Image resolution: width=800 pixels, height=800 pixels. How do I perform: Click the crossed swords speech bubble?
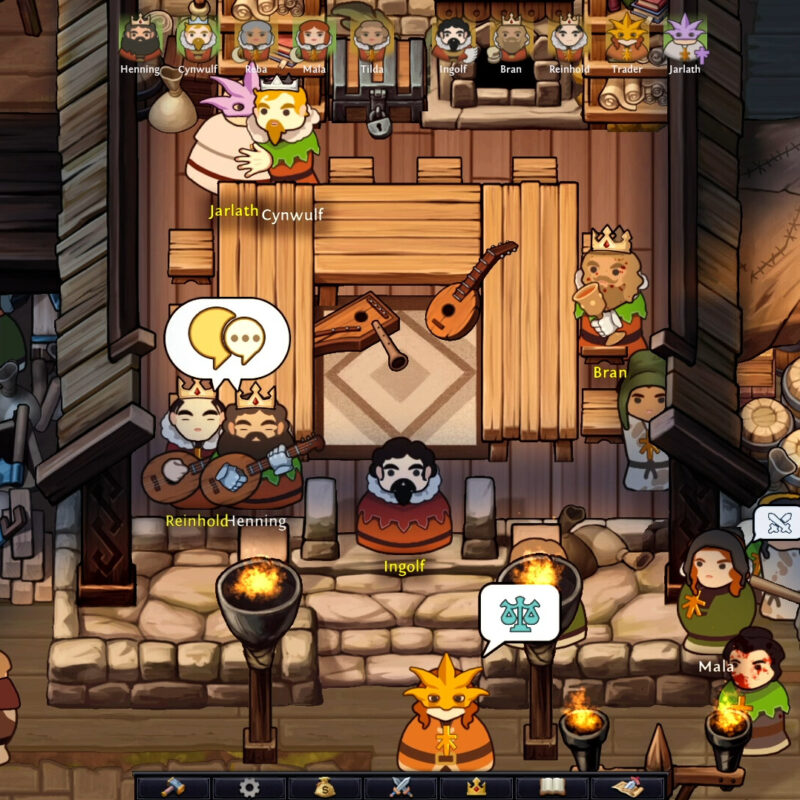[777, 523]
